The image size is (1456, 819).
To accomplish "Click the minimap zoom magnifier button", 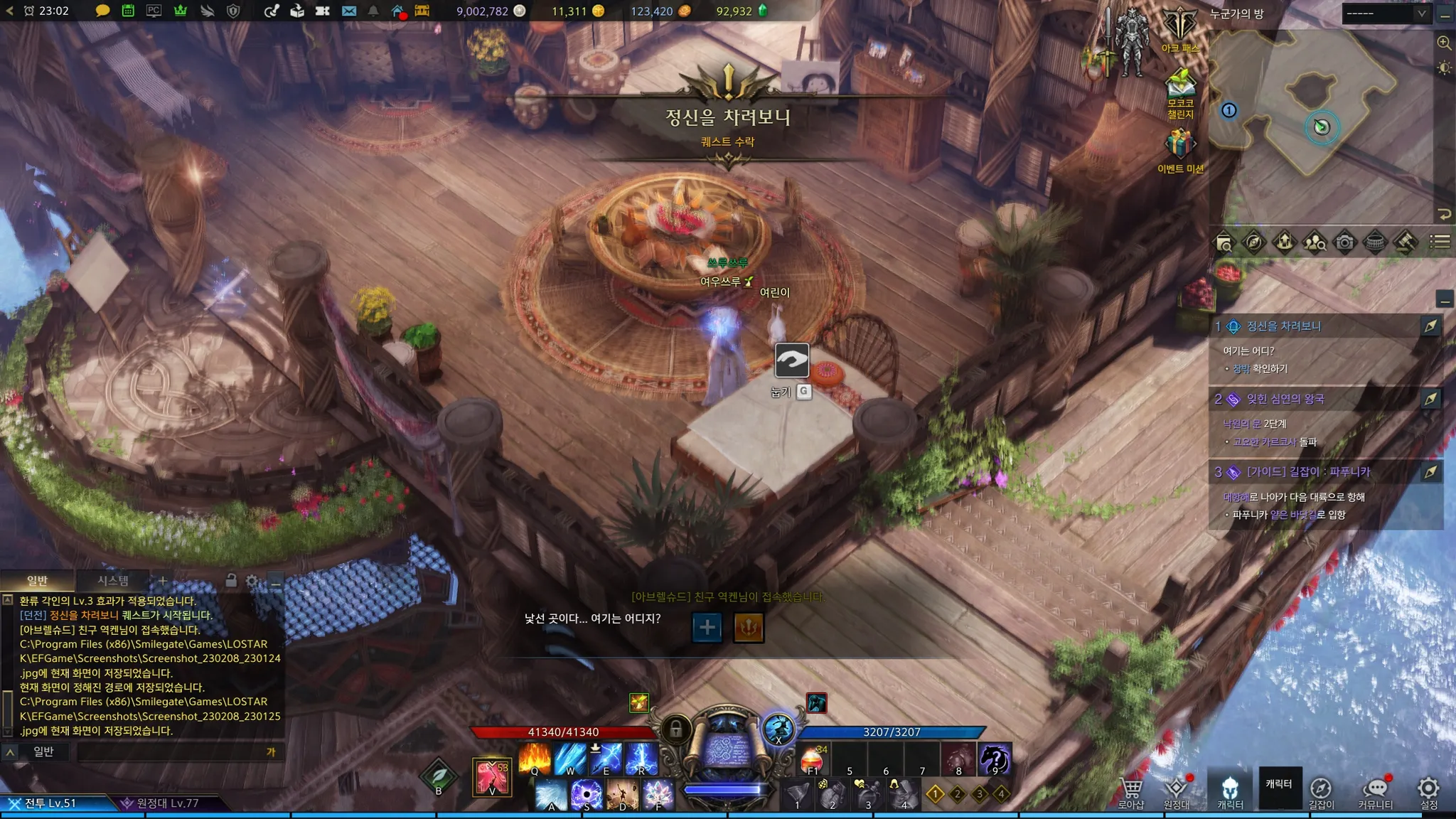I will pos(1444,43).
